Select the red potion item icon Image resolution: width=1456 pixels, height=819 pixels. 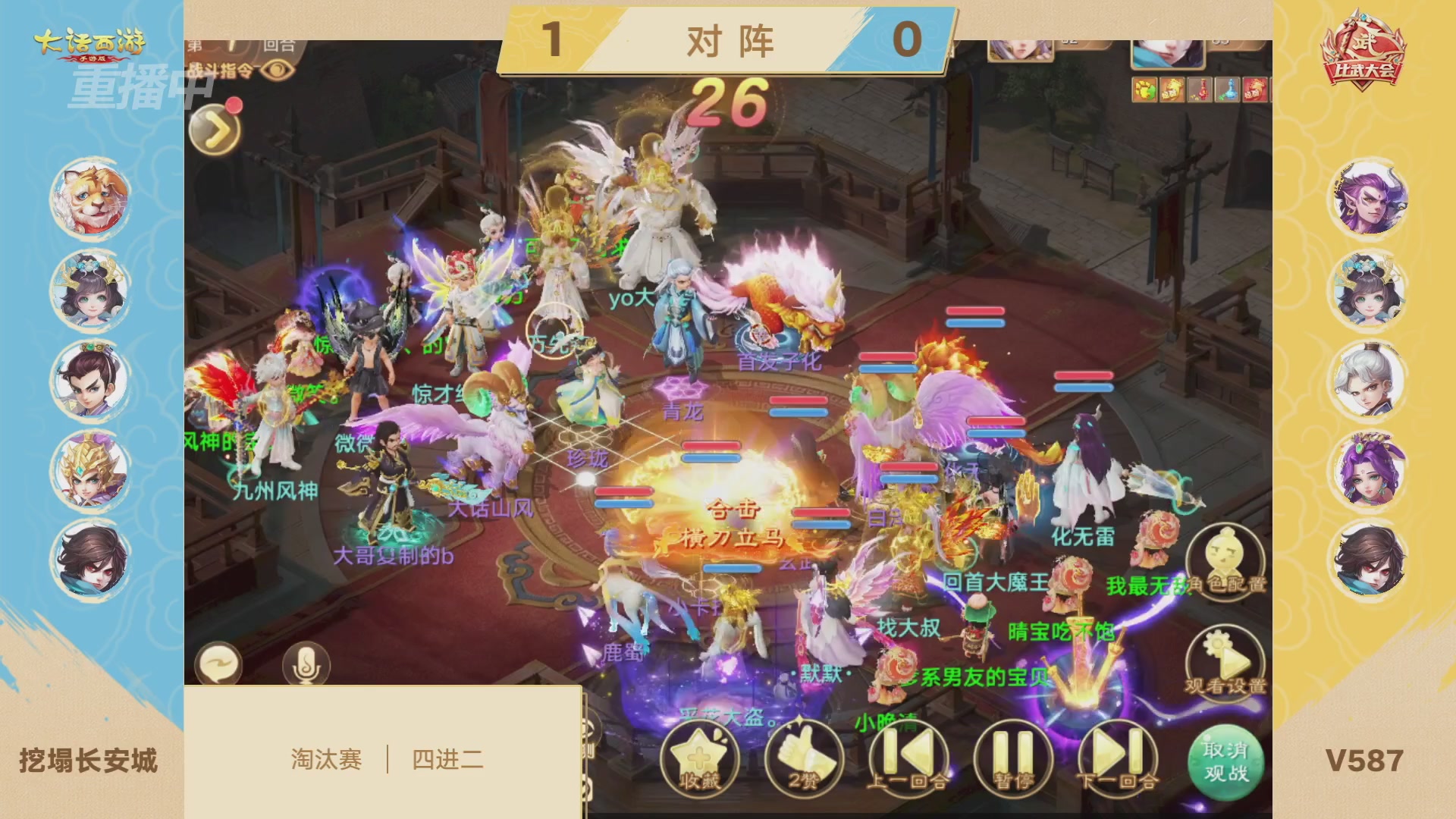[1199, 89]
